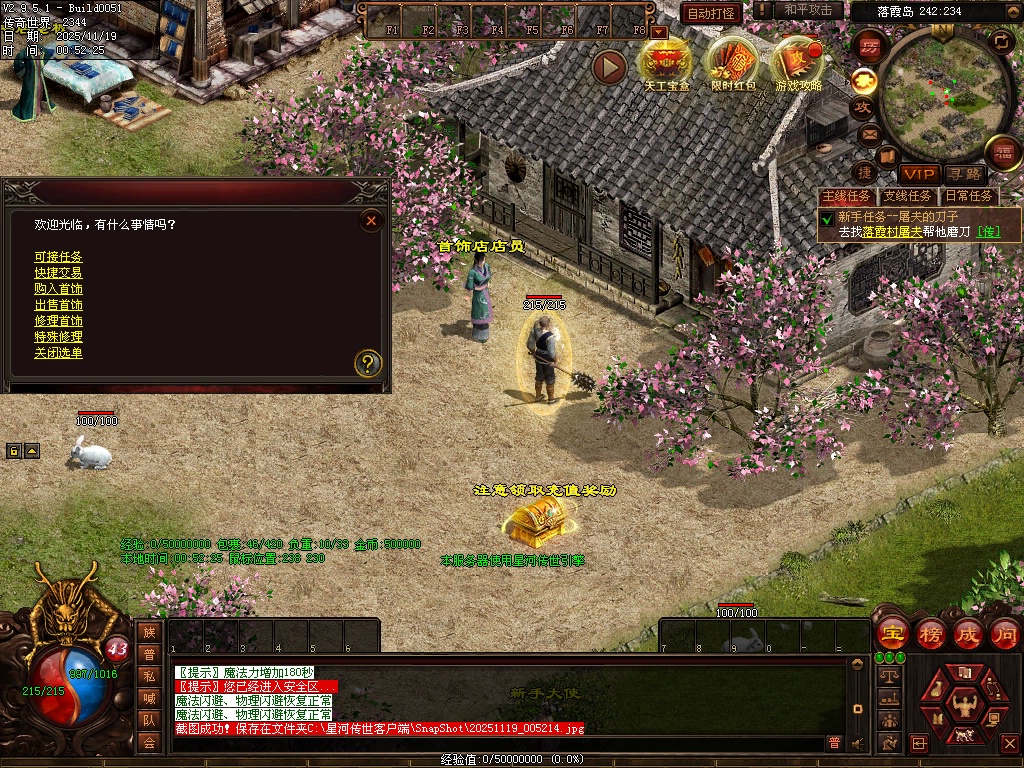Switch the 和平攻击 attack mode

[807, 10]
